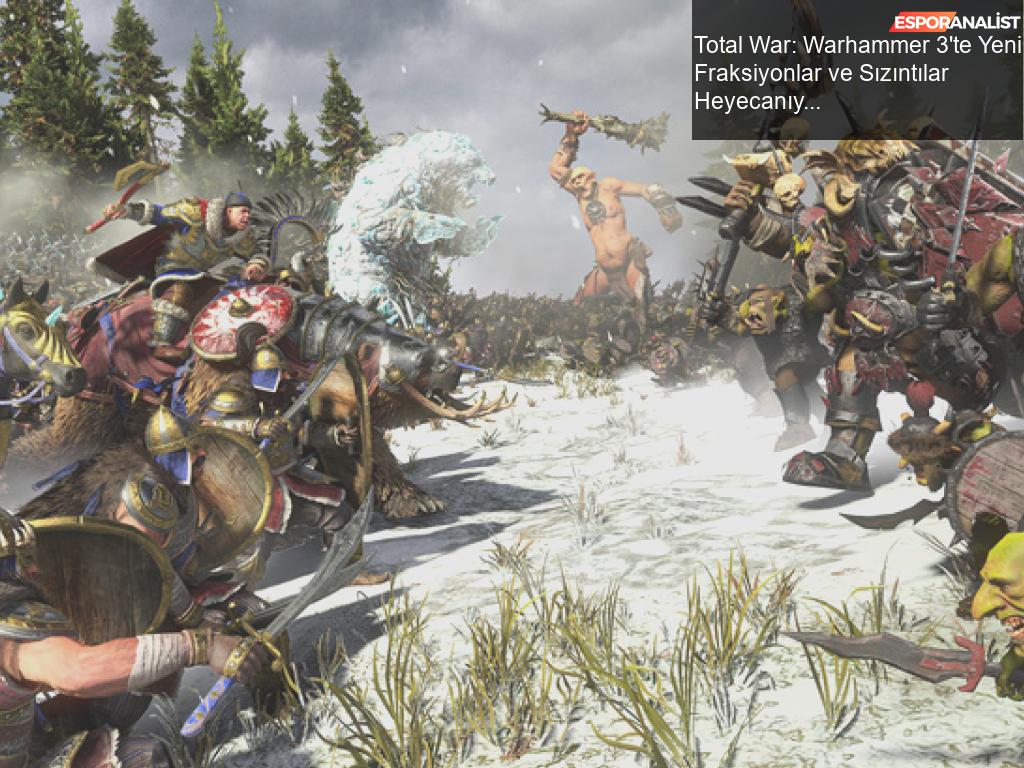Click the EsporAnalist logo
1024x768 pixels.
pyautogui.click(x=955, y=22)
